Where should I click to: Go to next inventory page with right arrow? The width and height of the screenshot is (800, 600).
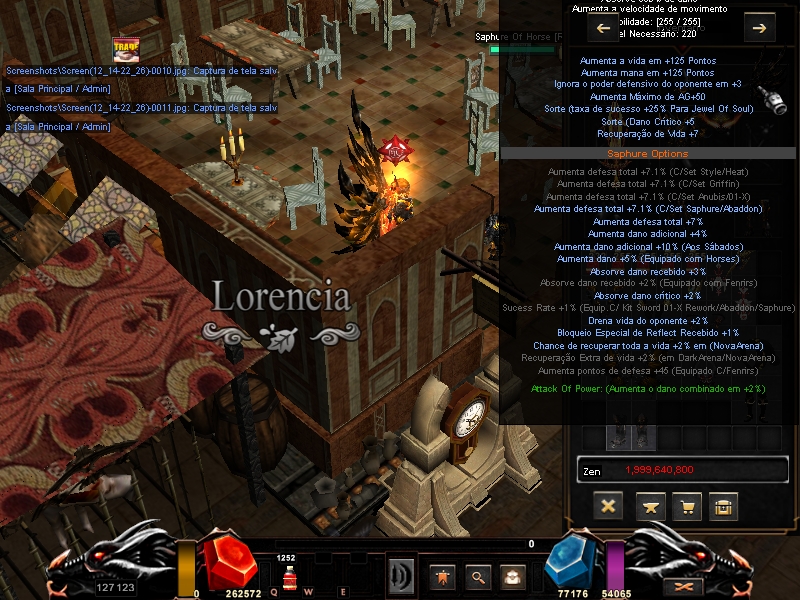pyautogui.click(x=759, y=28)
